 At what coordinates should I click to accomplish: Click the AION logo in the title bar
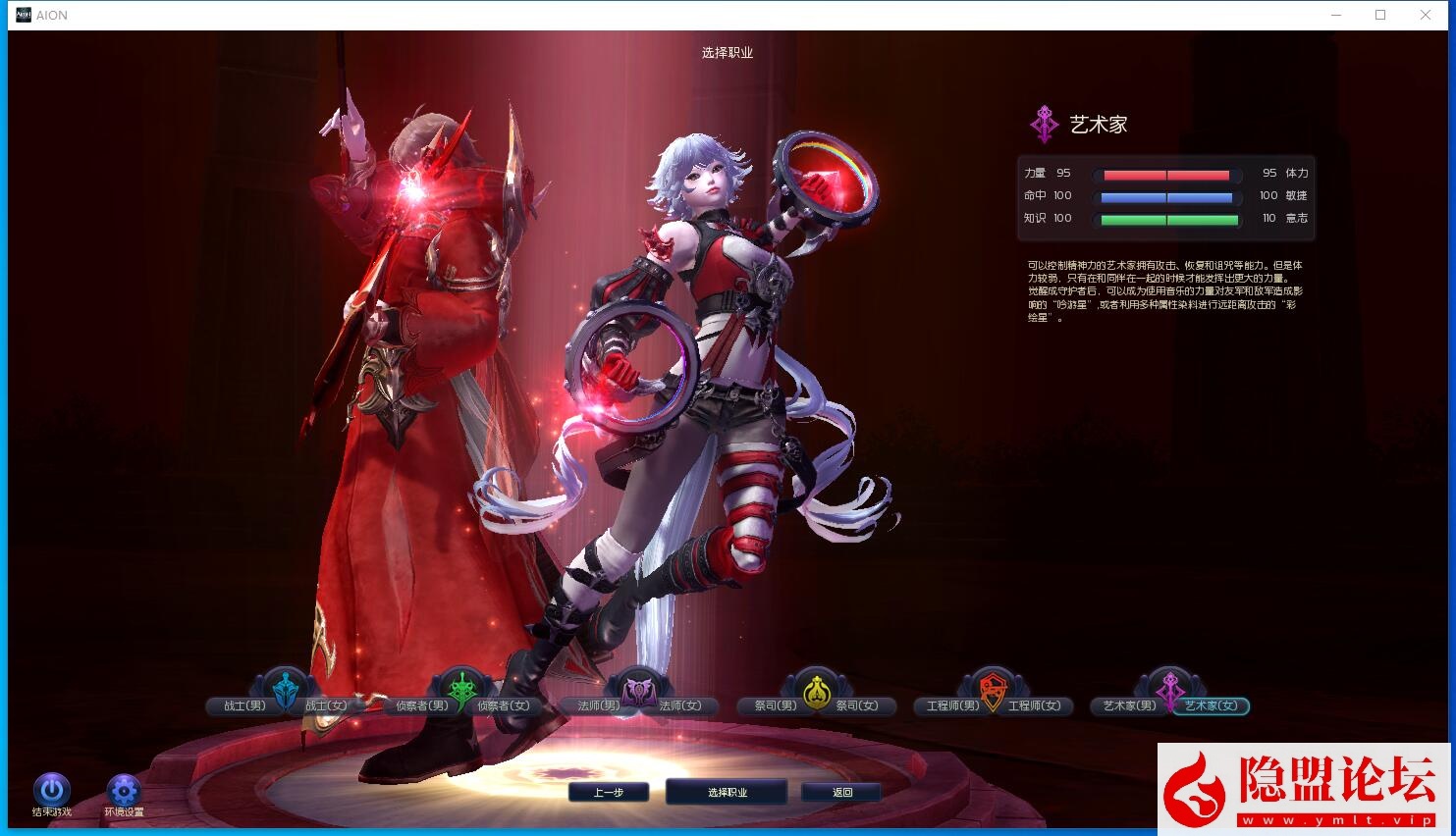tap(22, 15)
